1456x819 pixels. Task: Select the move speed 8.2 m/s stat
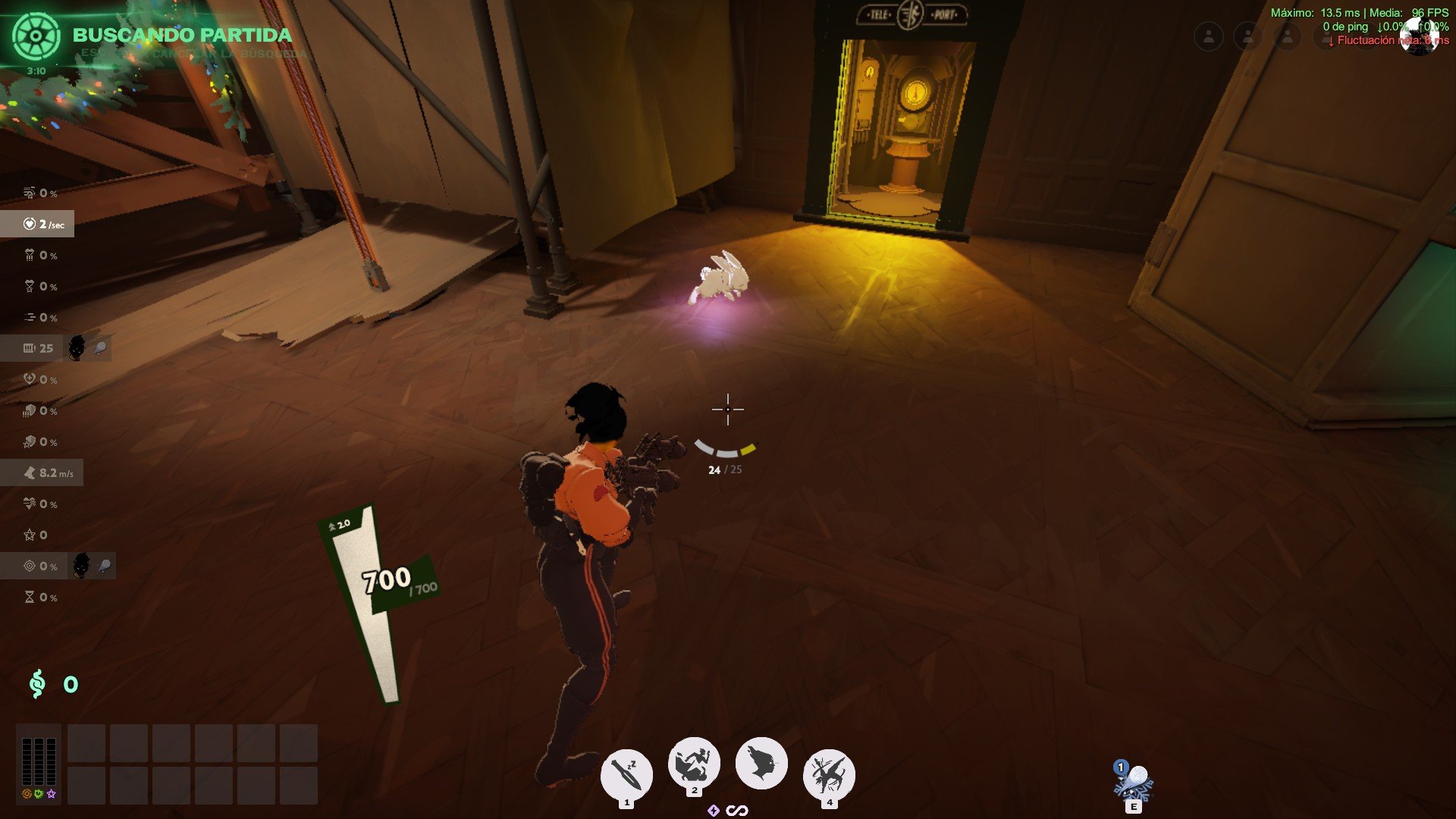tap(42, 473)
